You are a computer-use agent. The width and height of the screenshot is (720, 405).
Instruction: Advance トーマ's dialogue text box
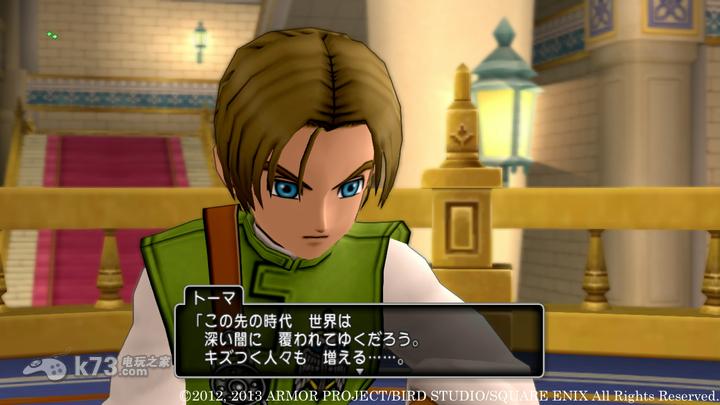359,340
